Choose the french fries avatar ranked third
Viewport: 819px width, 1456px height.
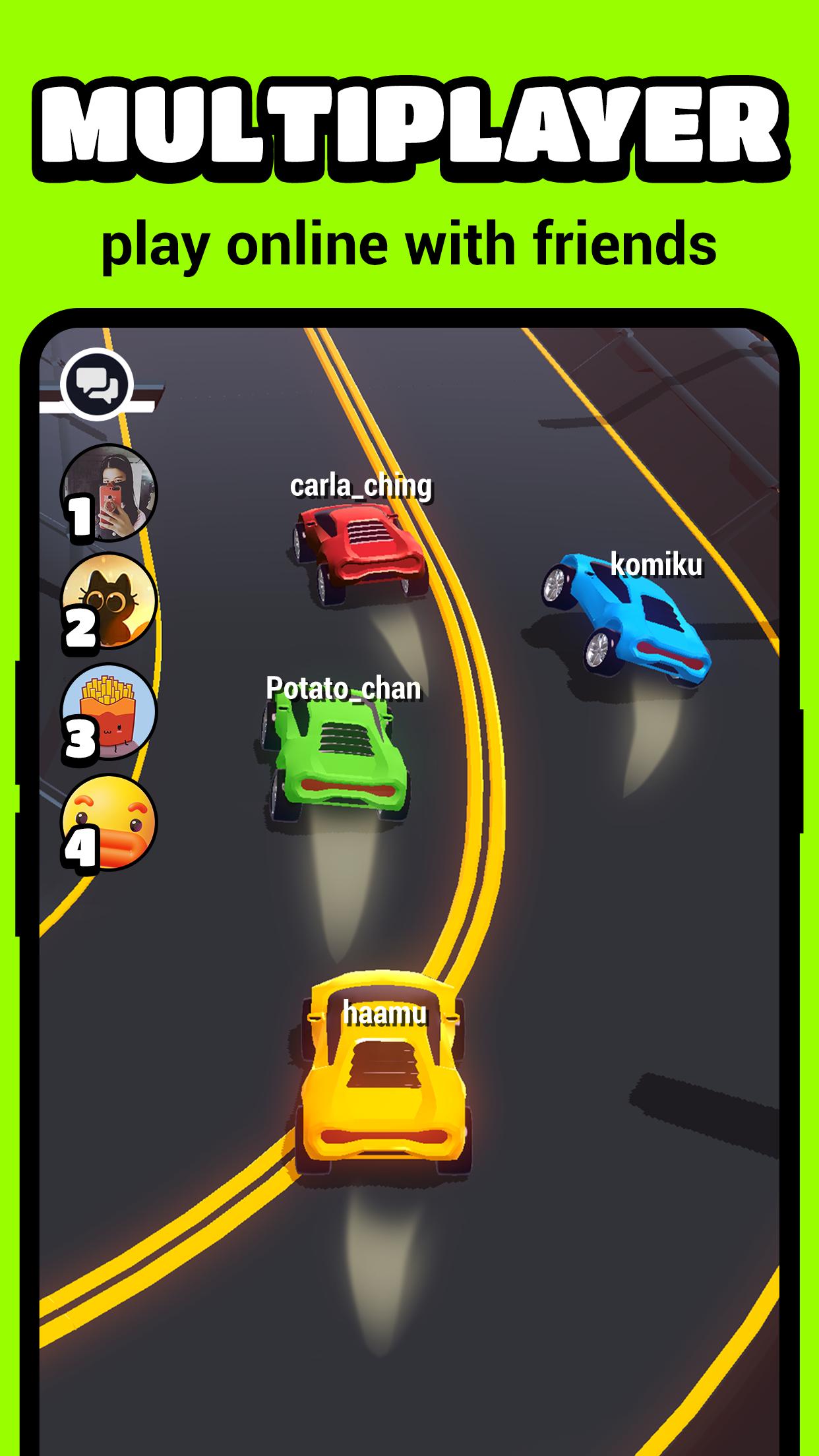coord(109,712)
